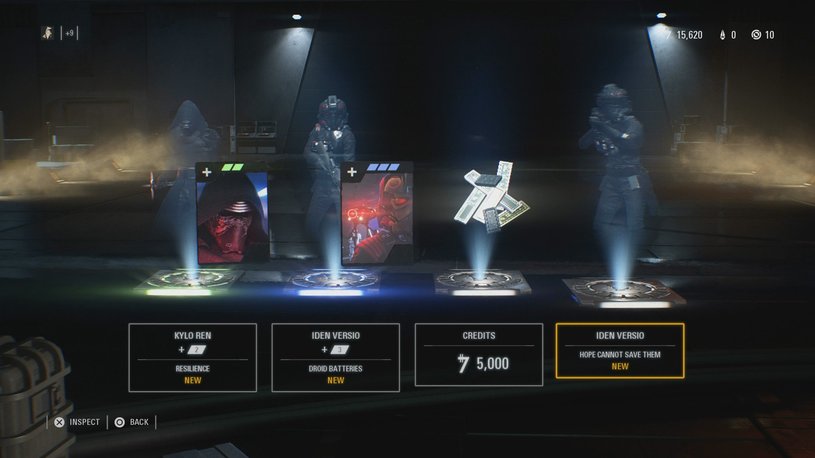The image size is (815, 458).
Task: Select the Kylo Ren Resilience reward panel
Action: click(192, 356)
